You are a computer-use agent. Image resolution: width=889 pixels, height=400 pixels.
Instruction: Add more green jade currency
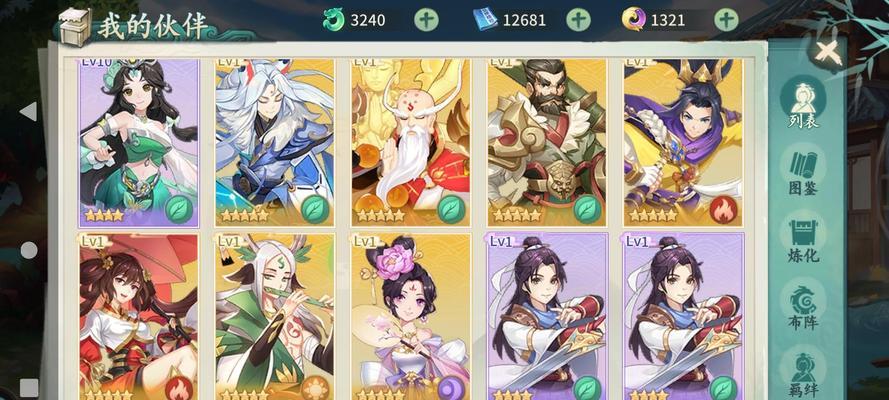pyautogui.click(x=426, y=19)
